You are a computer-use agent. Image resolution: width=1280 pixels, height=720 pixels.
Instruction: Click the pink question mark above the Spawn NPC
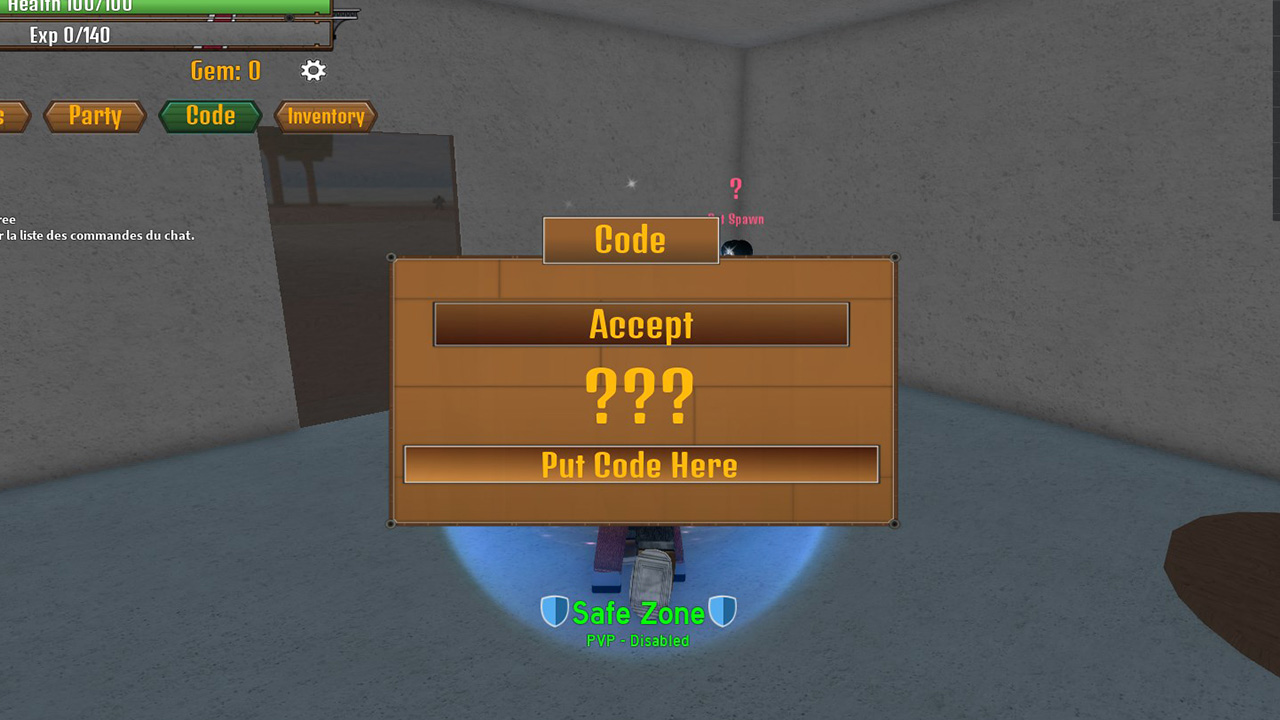735,188
